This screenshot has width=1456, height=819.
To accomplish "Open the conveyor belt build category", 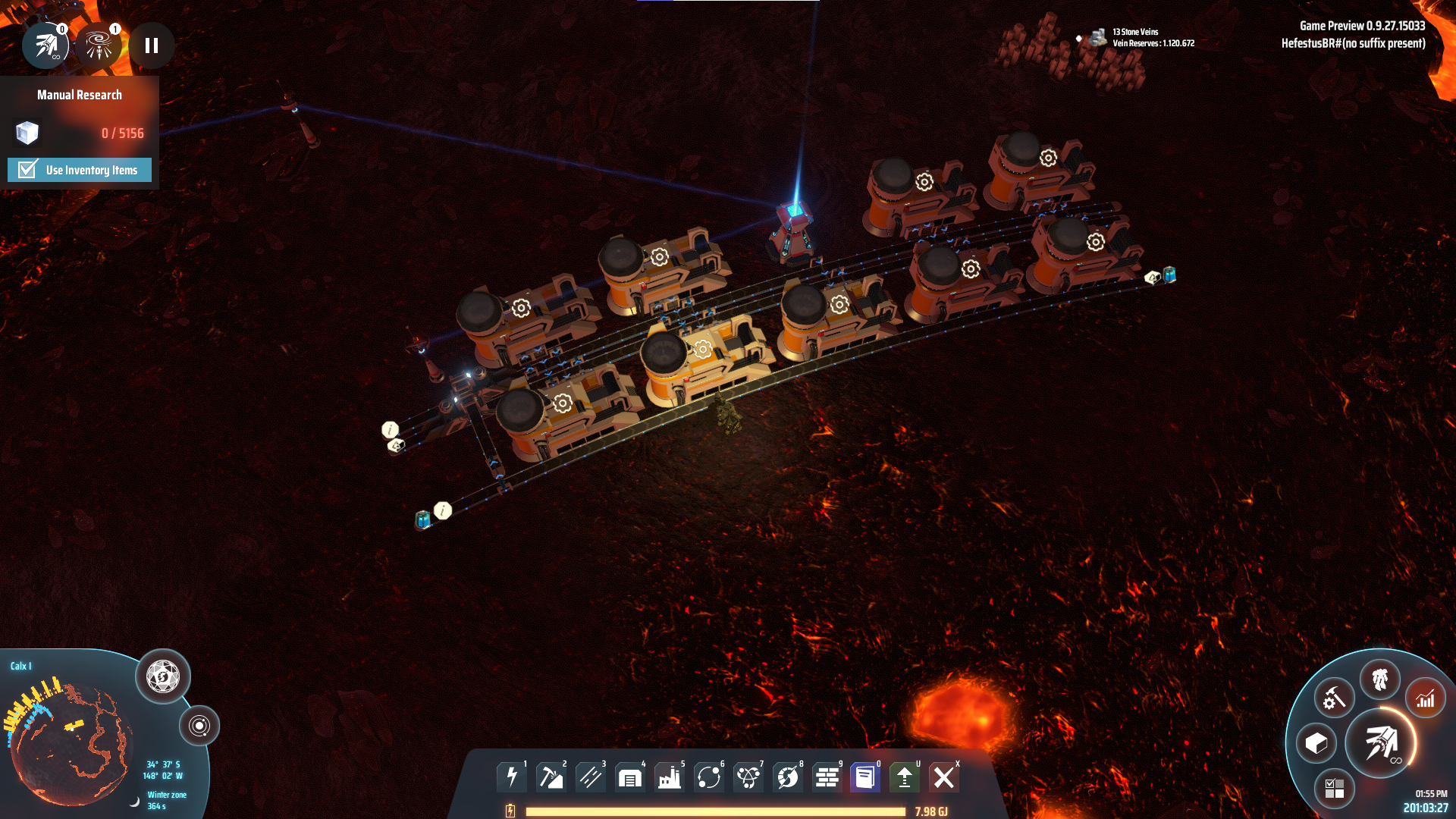I will tap(591, 777).
